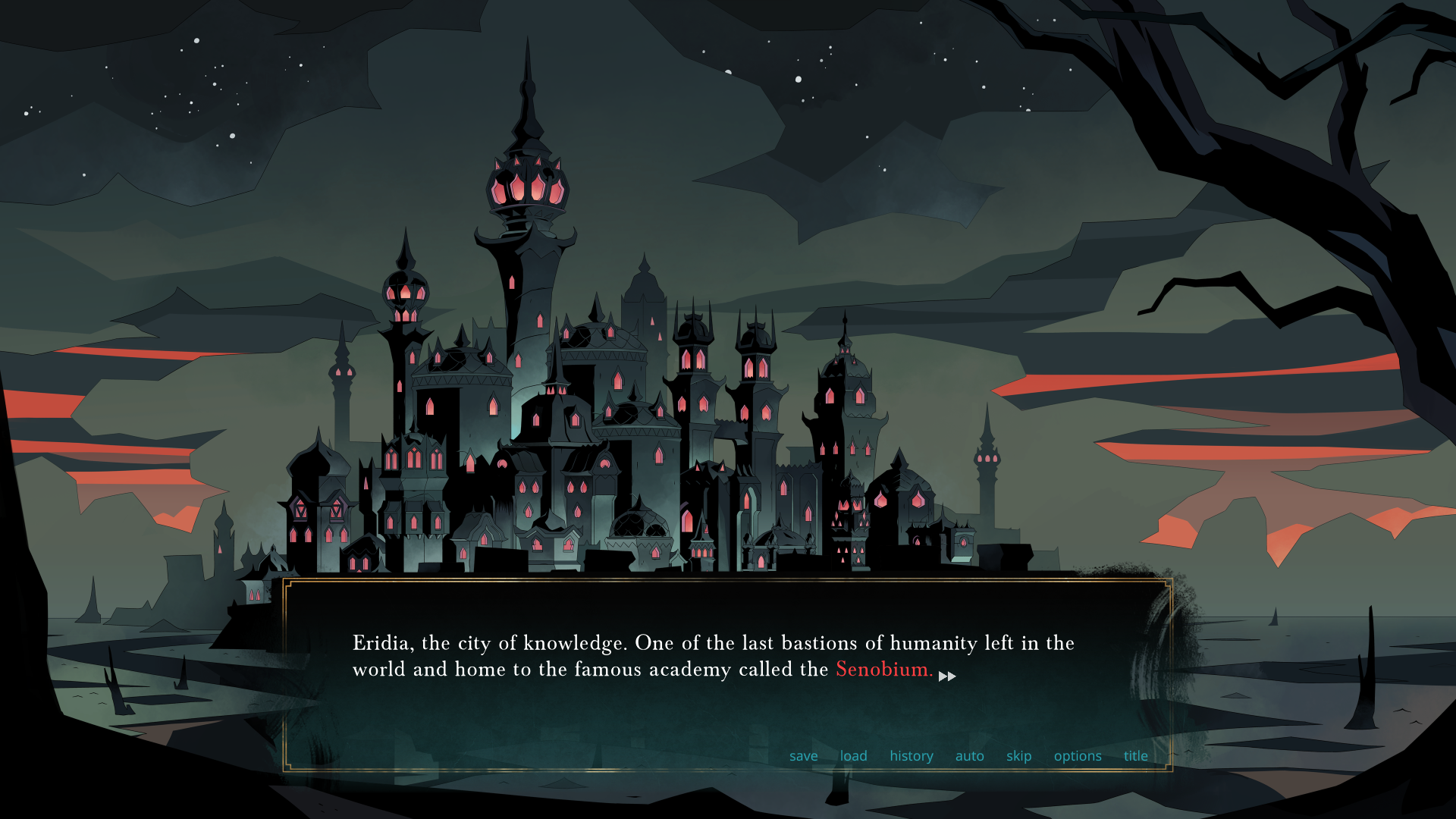Activate the skip button

[1018, 756]
